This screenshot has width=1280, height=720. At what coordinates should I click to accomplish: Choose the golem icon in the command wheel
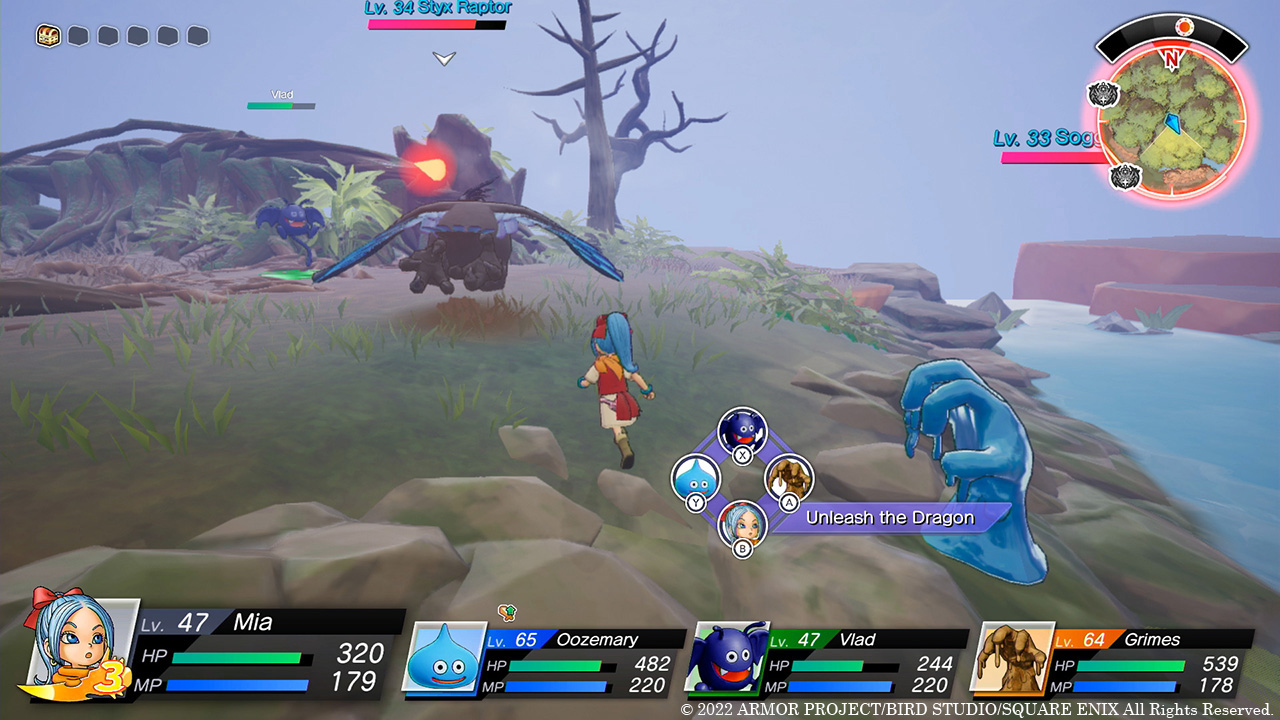click(789, 478)
